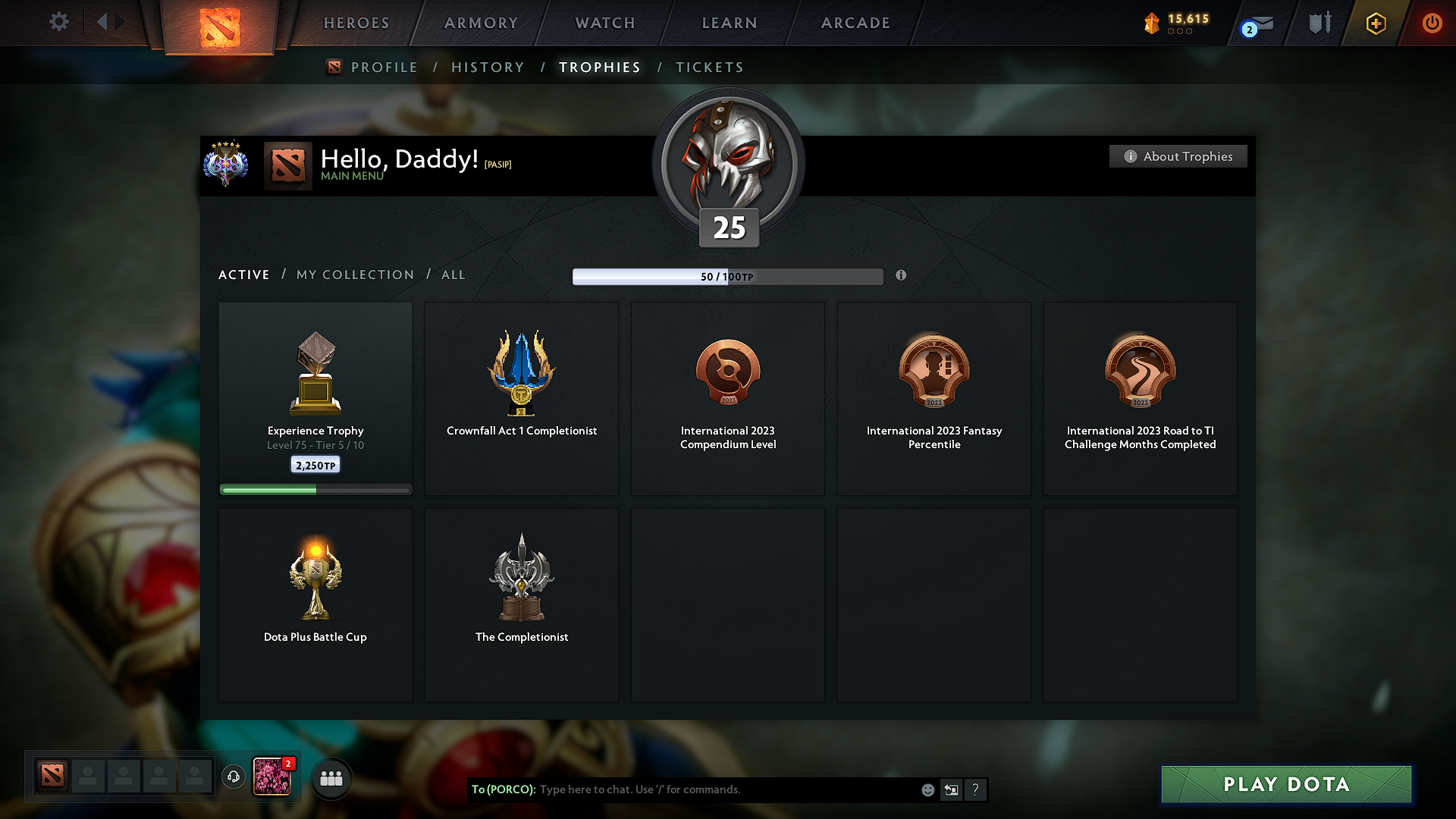Click the emoticon icon in the chat bar
The height and width of the screenshot is (819, 1456).
(x=927, y=789)
